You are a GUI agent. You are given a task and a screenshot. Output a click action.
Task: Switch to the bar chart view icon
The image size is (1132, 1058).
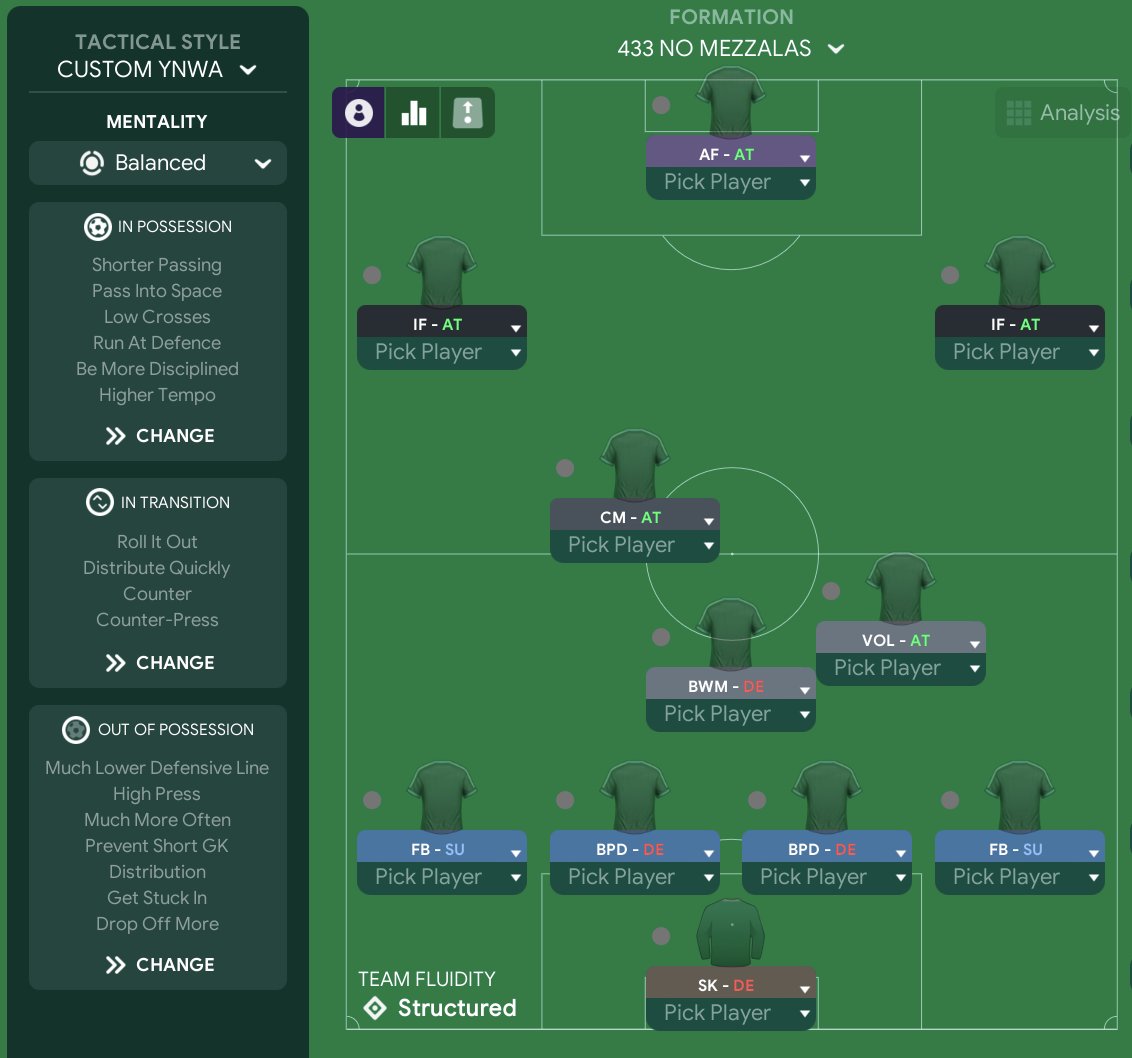pos(413,113)
